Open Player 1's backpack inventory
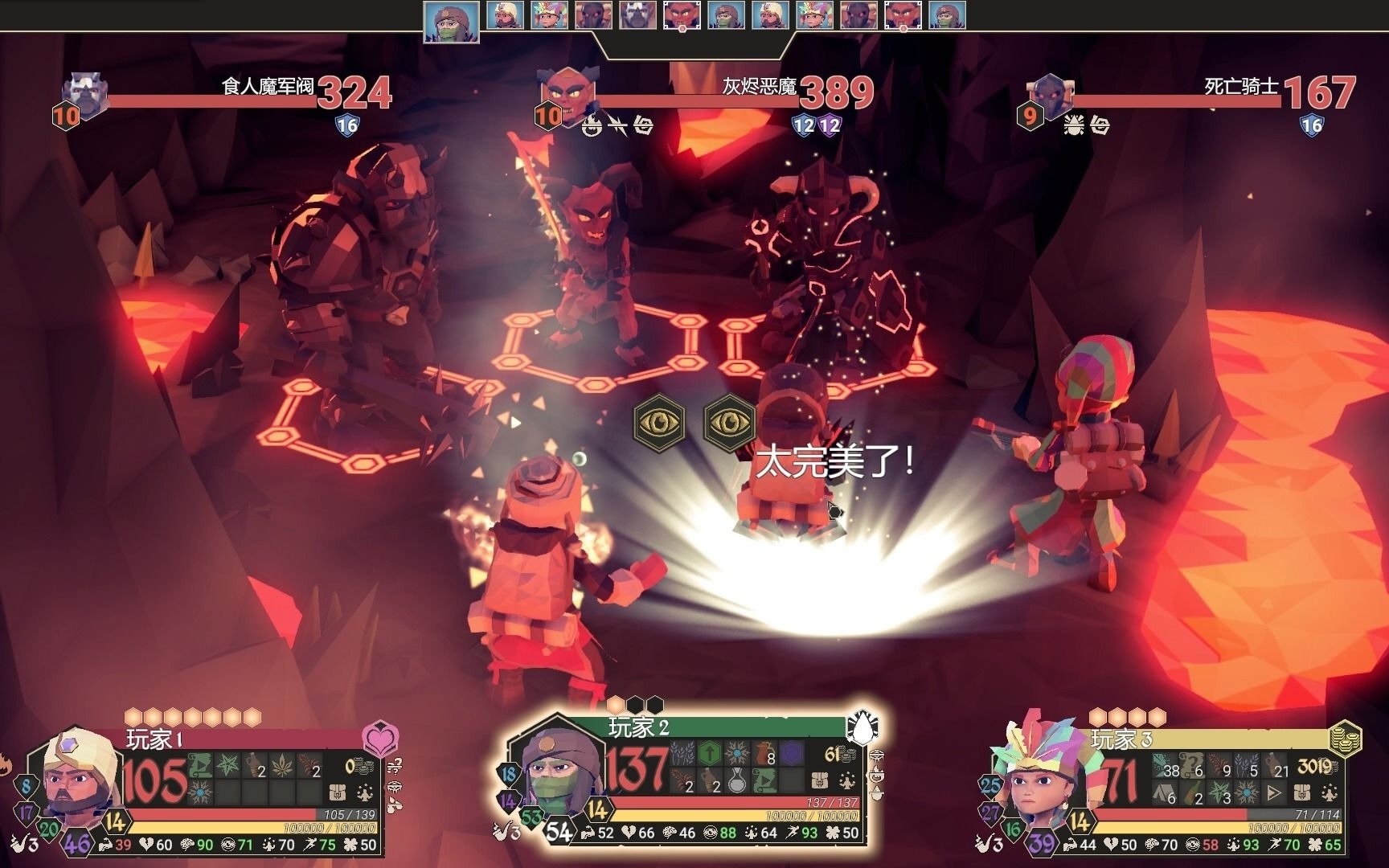Viewport: 1389px width, 868px height. pyautogui.click(x=337, y=792)
